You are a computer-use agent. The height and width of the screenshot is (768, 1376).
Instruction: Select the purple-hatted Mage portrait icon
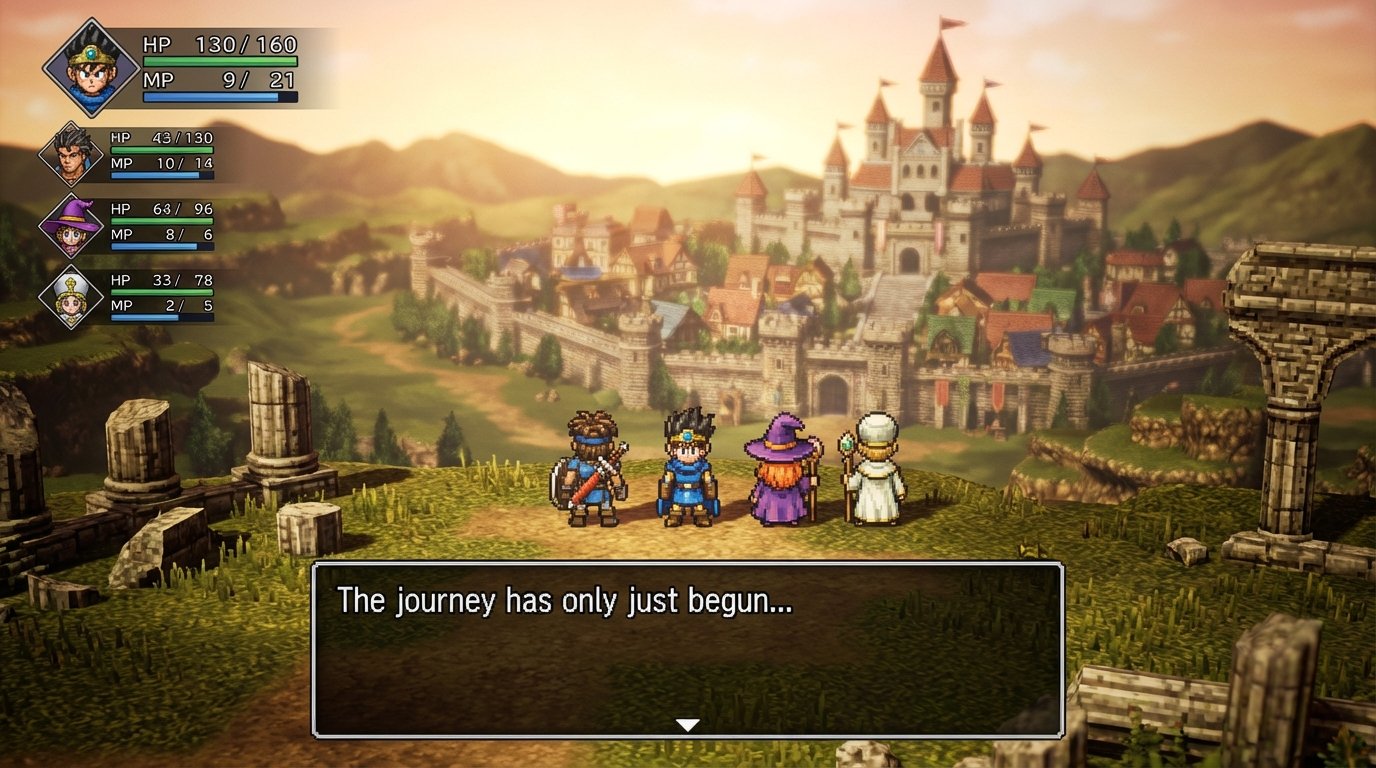(70, 227)
